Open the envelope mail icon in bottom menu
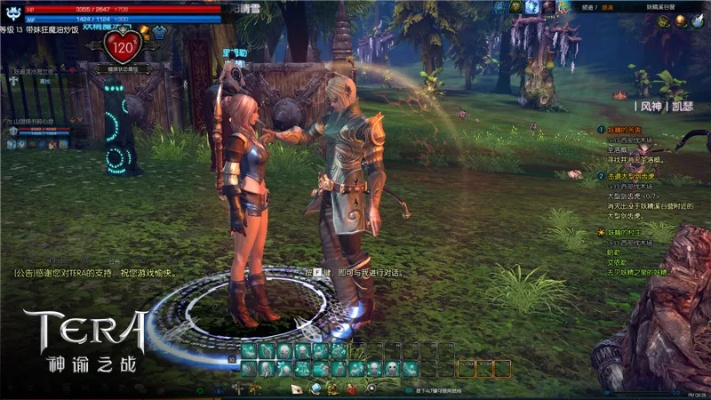This screenshot has height=400, width=711. [297, 388]
